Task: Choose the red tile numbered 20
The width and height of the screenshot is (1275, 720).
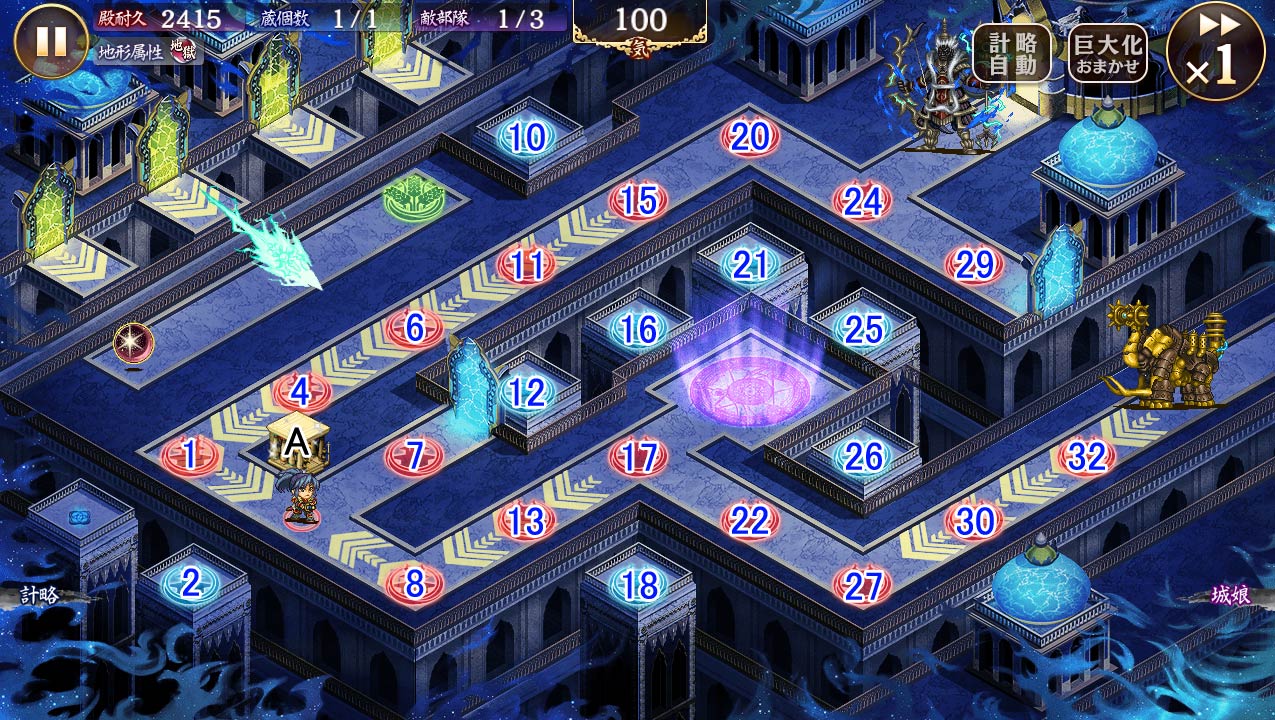Action: coord(750,138)
